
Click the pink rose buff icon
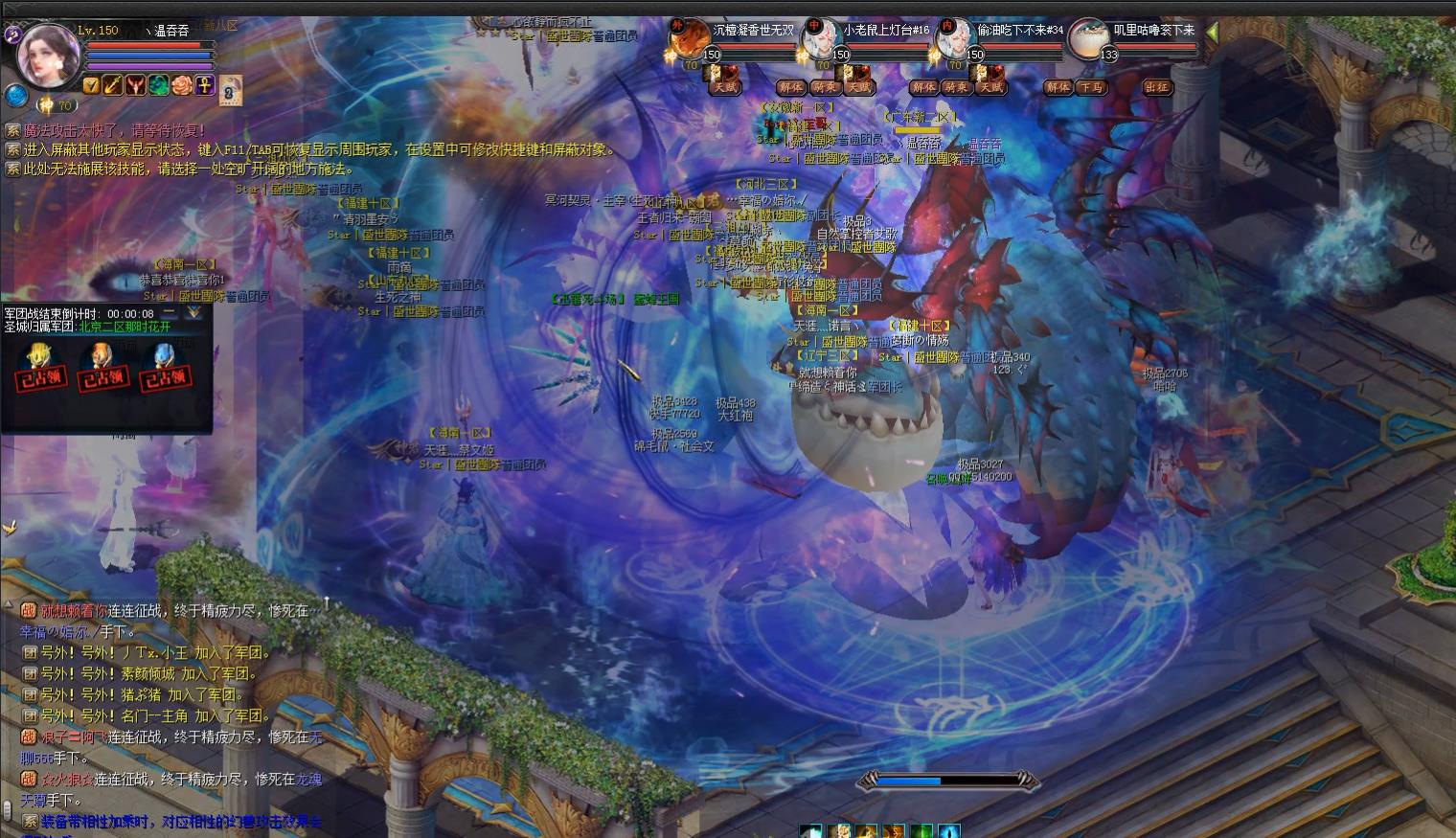click(182, 85)
